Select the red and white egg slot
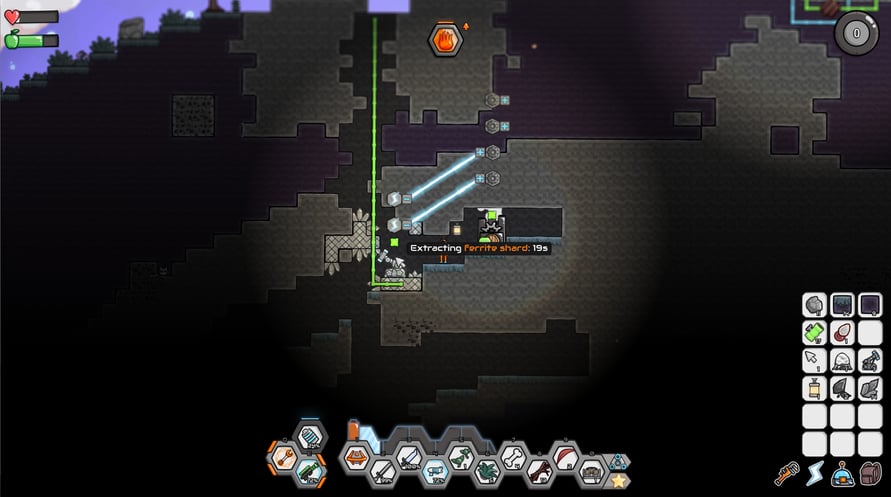The height and width of the screenshot is (497, 891). (x=842, y=332)
